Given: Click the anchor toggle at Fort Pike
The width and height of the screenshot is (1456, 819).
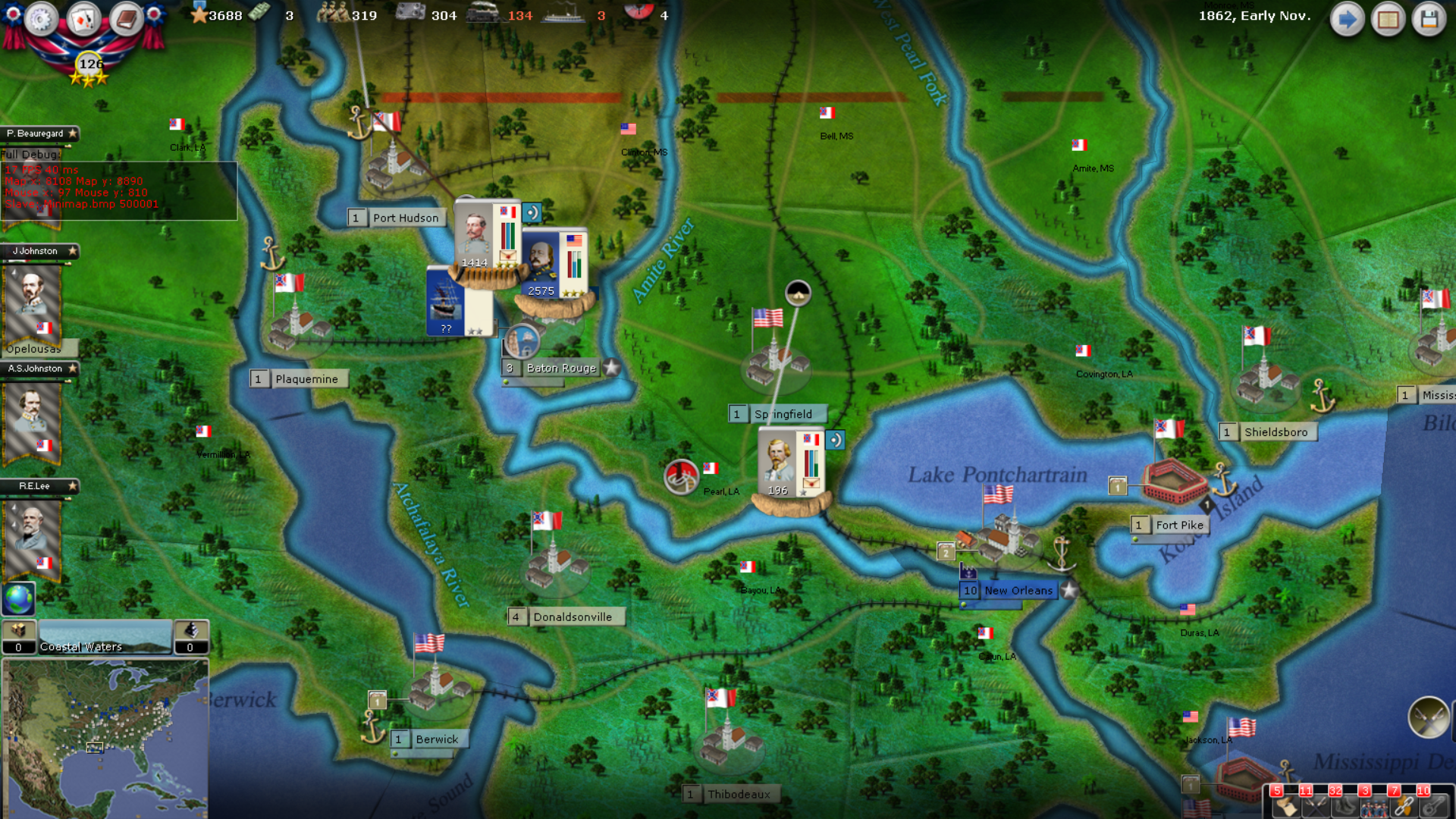Looking at the screenshot, I should coord(1223,480).
